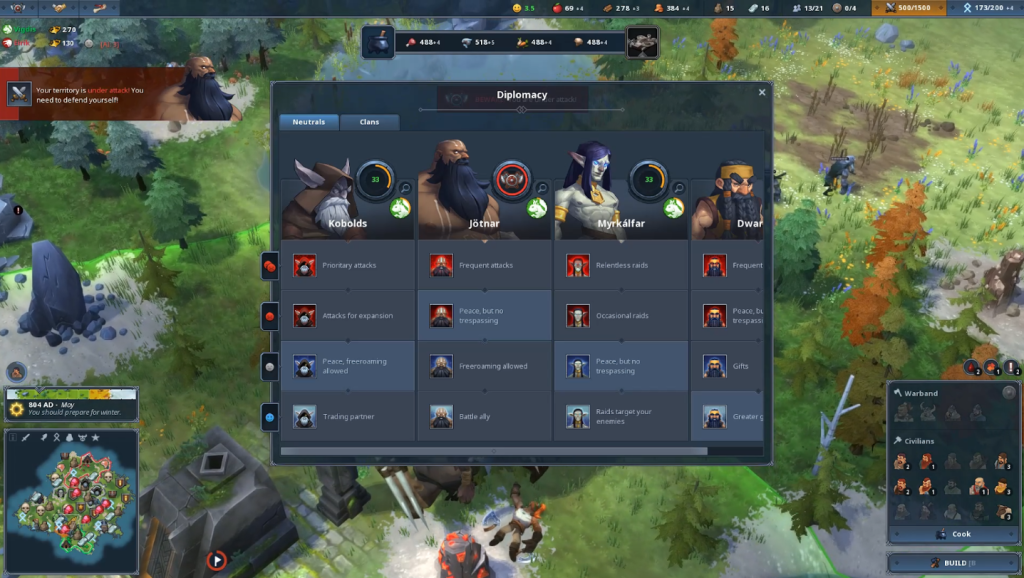
Task: Choose Myrkálfar 'Occasional raids' row
Action: pos(620,316)
